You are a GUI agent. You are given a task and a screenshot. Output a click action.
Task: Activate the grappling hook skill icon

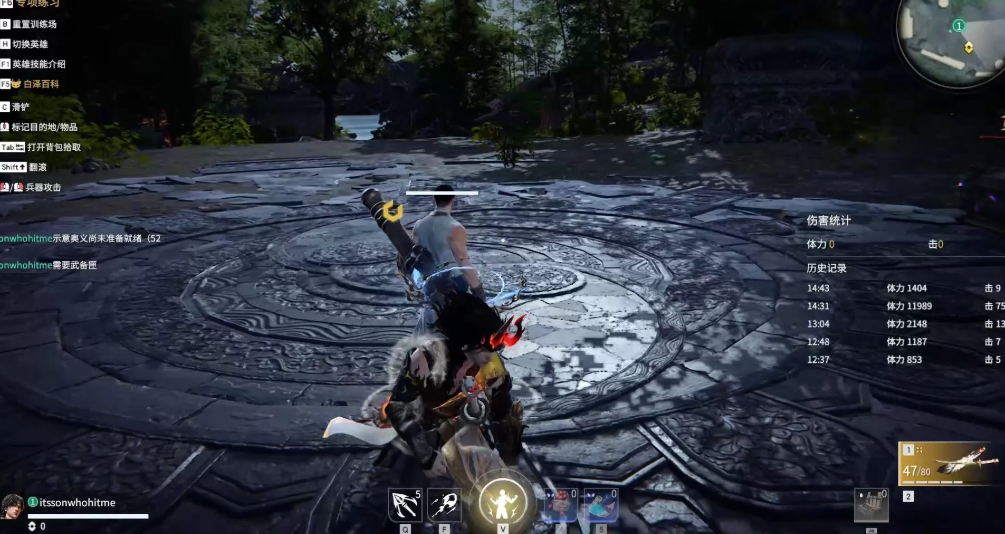404,503
